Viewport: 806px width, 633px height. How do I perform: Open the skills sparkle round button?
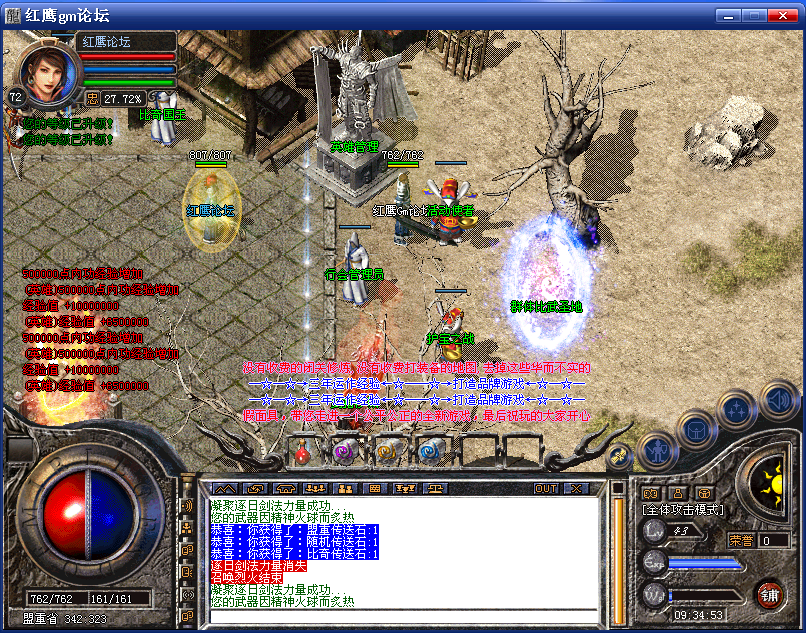(737, 409)
